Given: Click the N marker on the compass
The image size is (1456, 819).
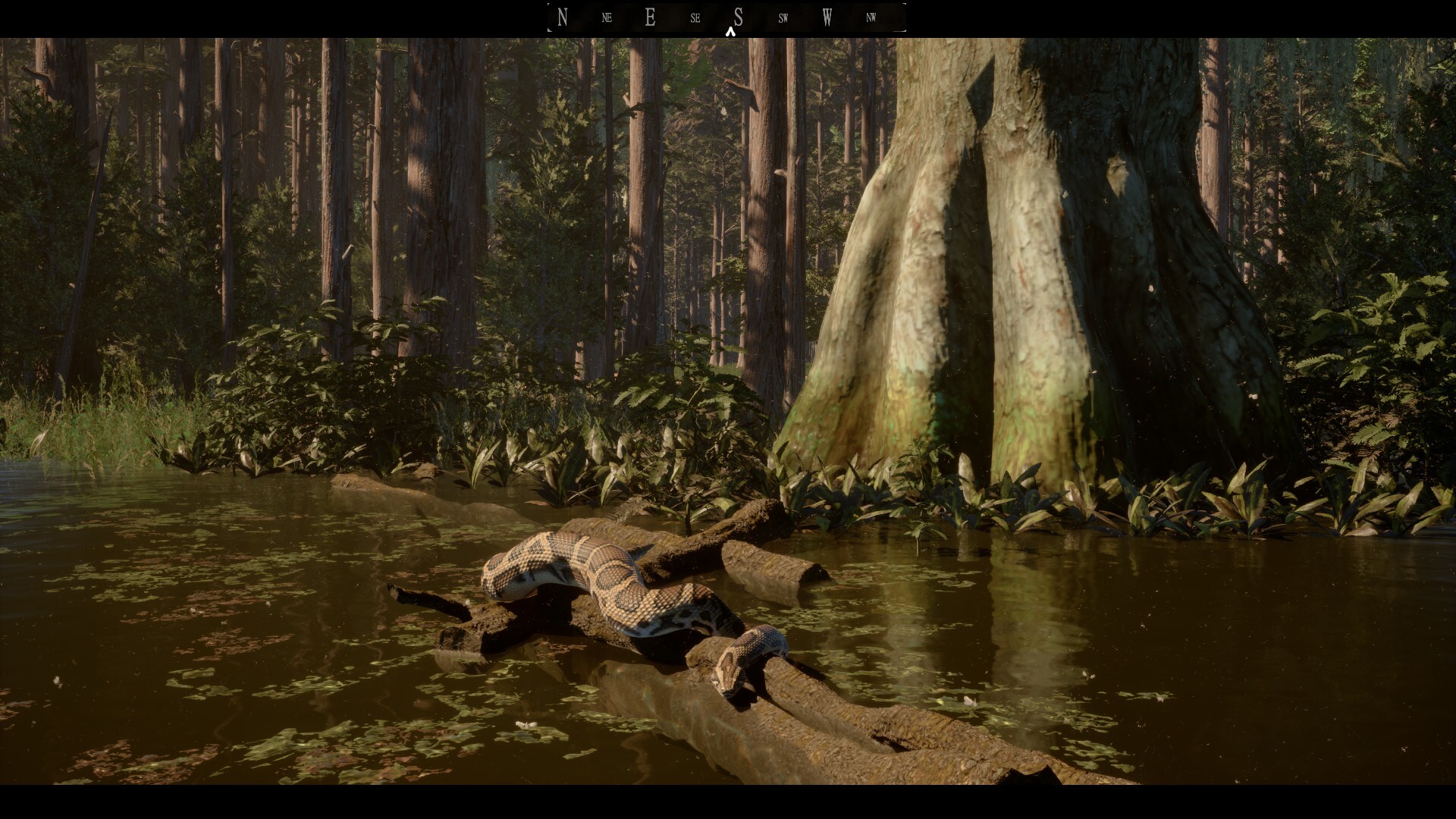Looking at the screenshot, I should coord(562,17).
